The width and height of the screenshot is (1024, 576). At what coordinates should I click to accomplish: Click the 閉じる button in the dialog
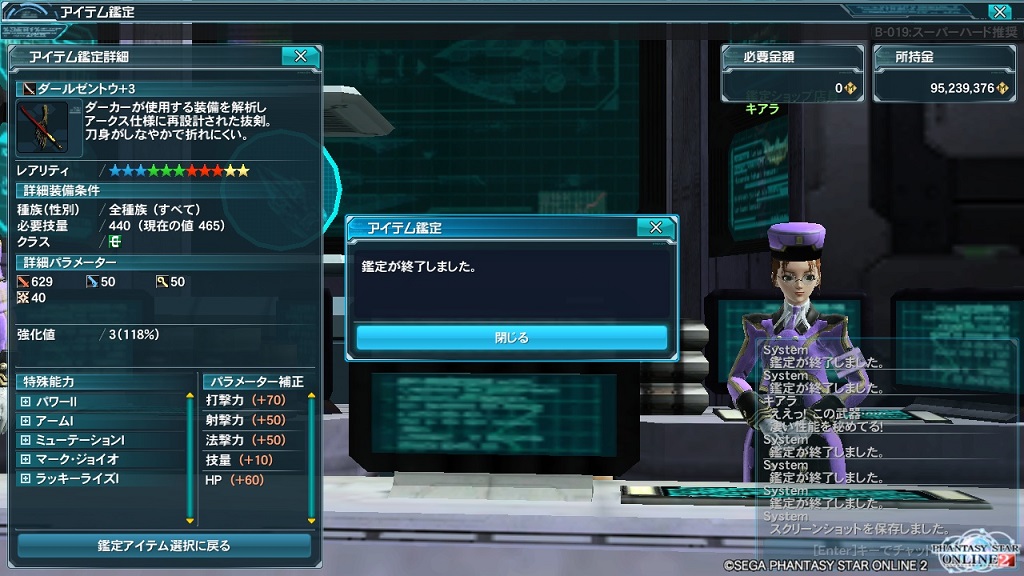click(x=511, y=338)
